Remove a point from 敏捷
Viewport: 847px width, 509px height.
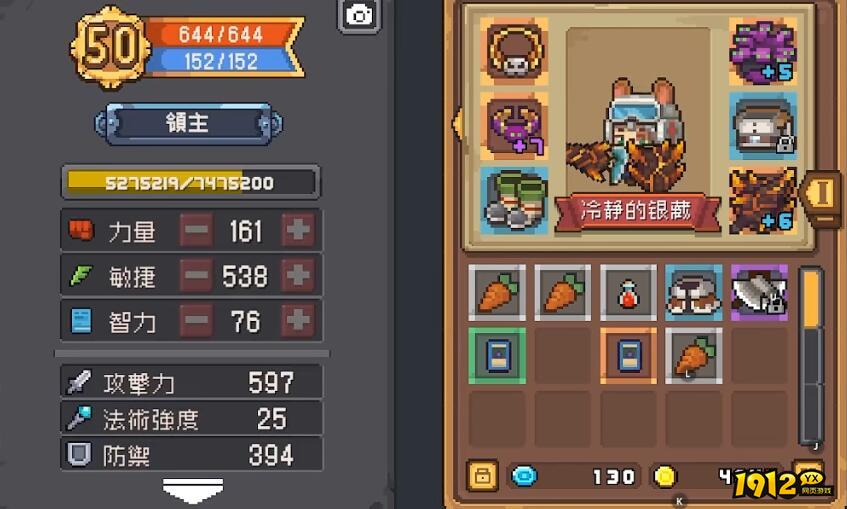pos(197,275)
